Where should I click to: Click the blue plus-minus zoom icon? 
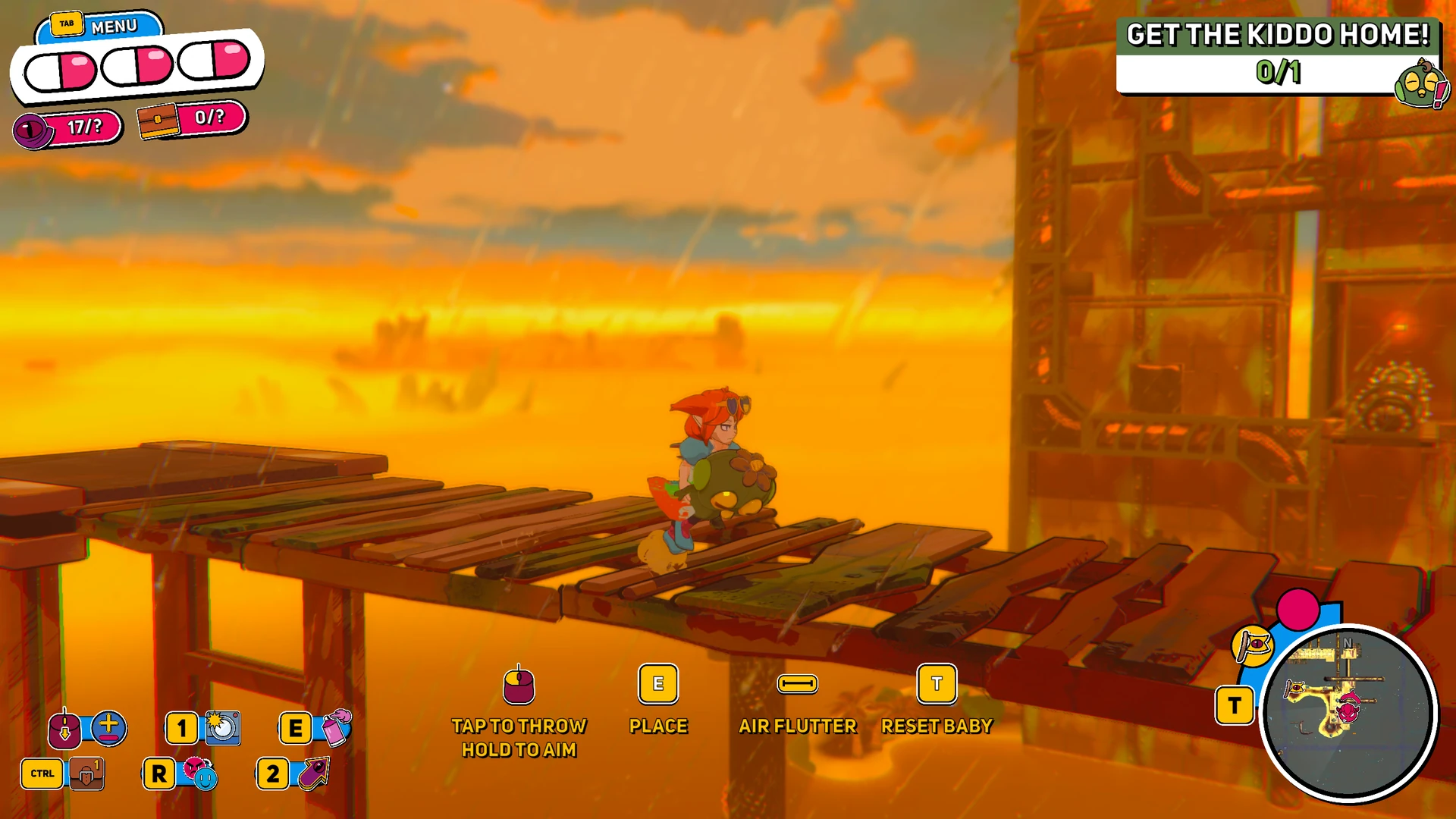click(109, 728)
